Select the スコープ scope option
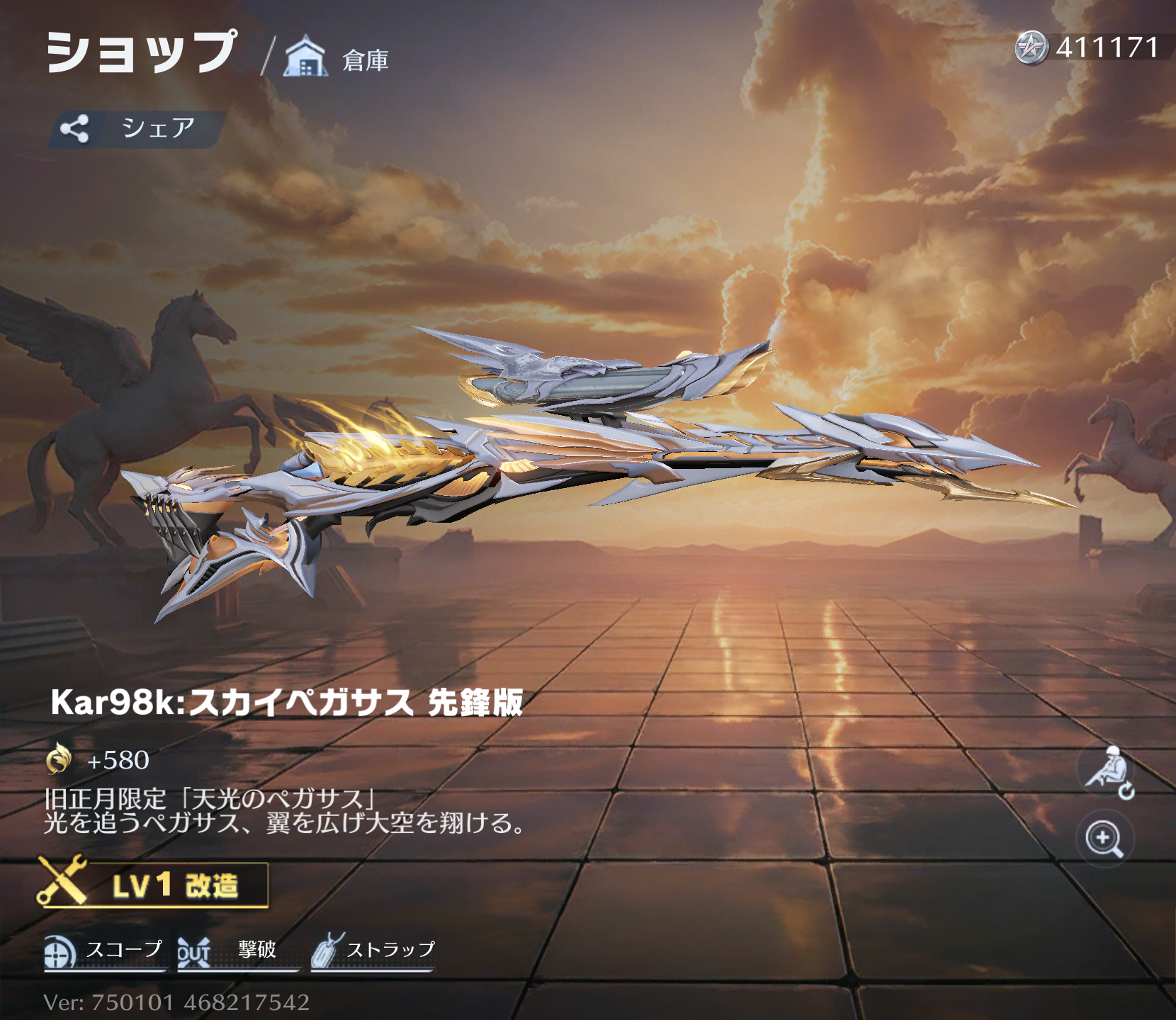This screenshot has height=1020, width=1176. tap(105, 951)
